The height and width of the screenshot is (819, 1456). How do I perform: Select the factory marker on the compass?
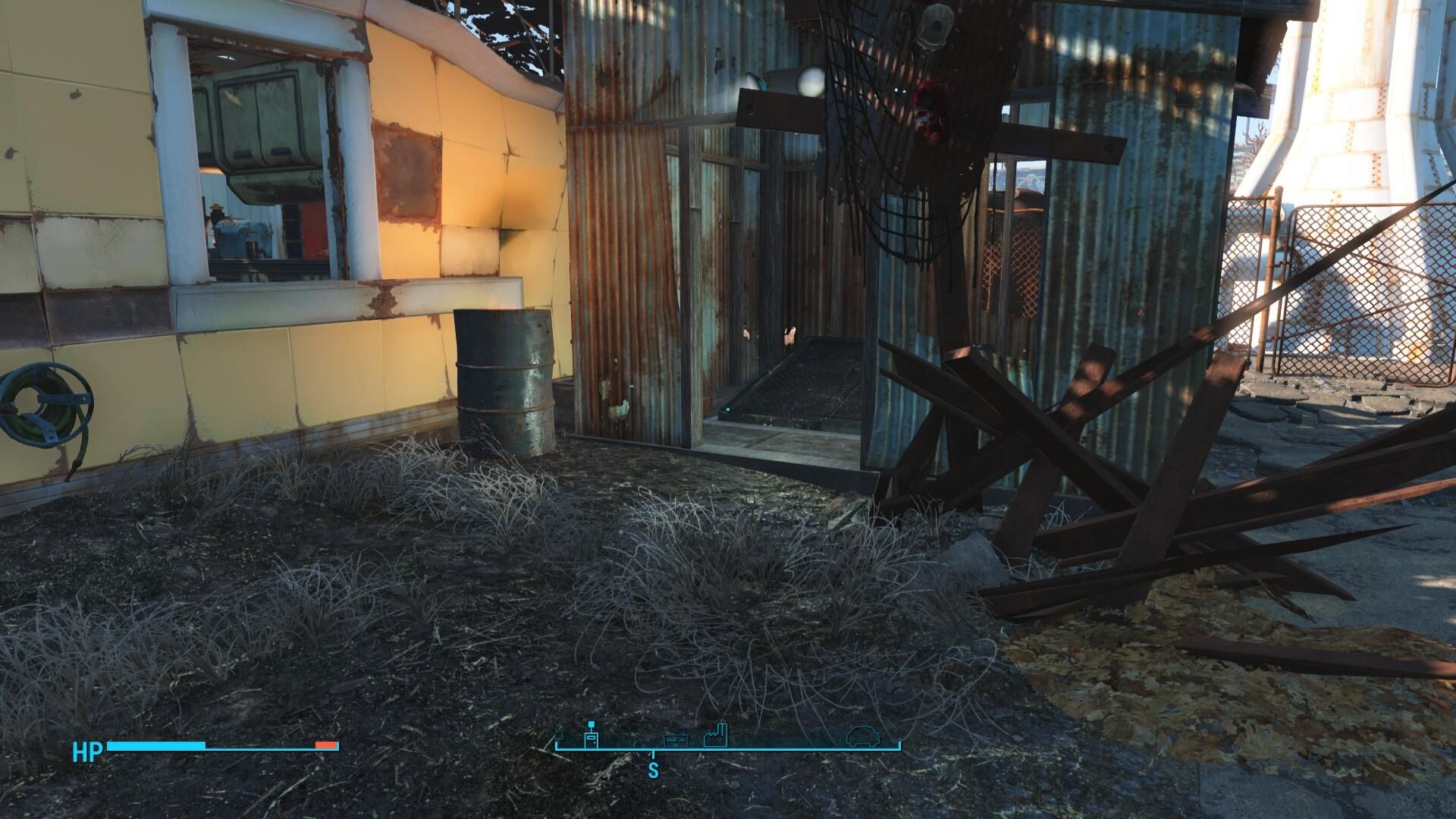(x=715, y=736)
